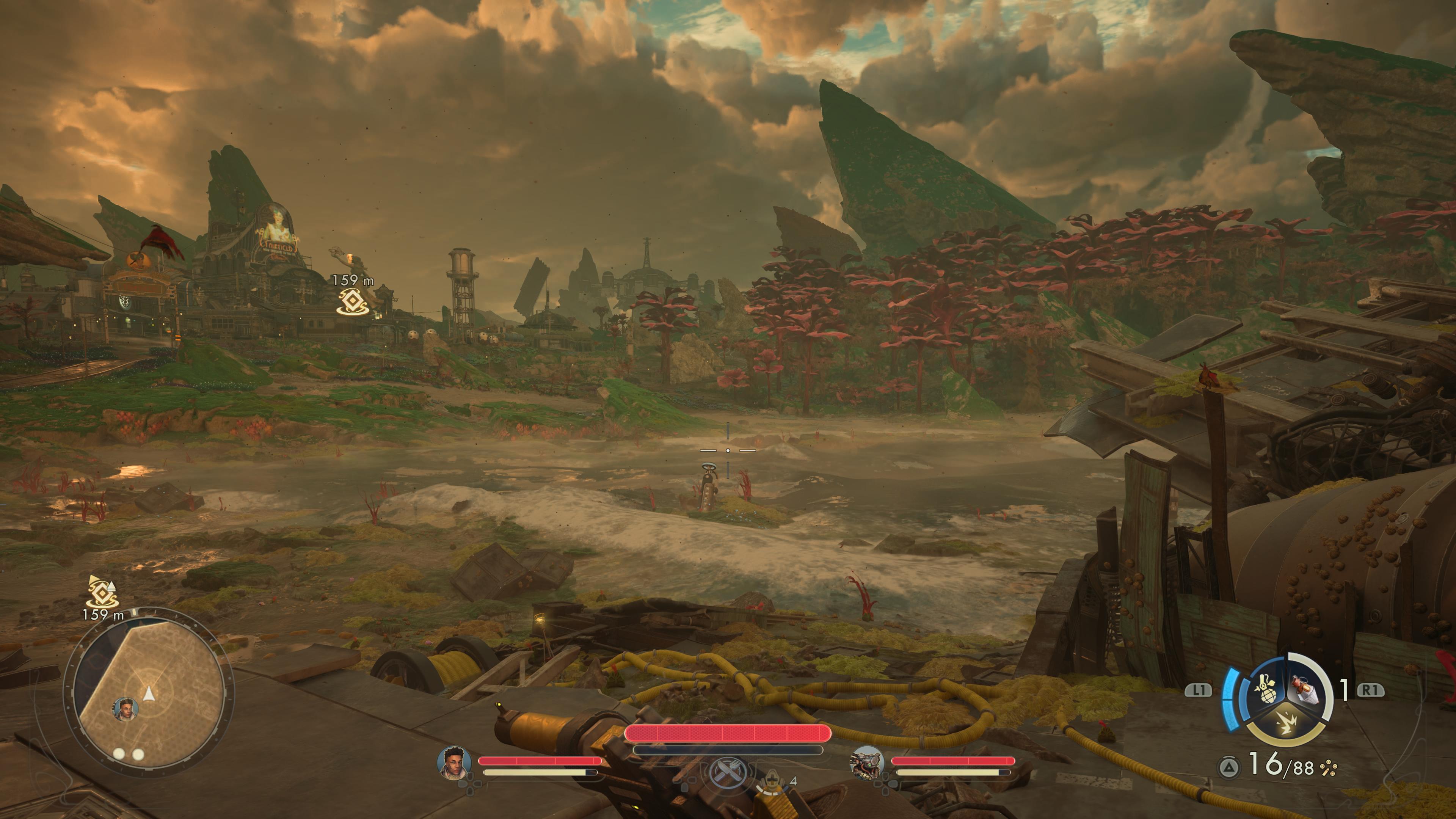
Task: Select the companion portrait marker on the minimap
Action: click(x=125, y=709)
